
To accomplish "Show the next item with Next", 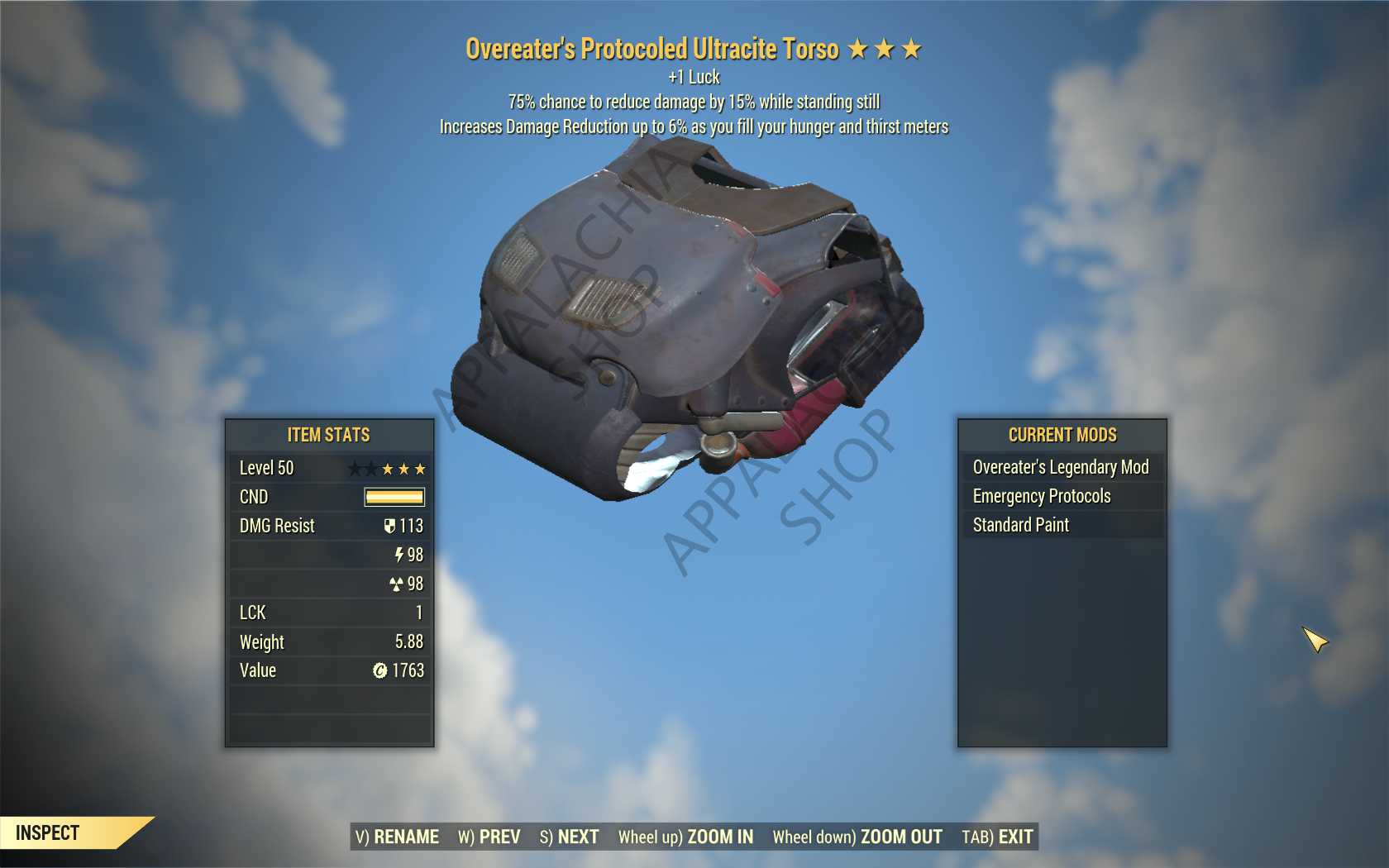I will click(x=570, y=837).
